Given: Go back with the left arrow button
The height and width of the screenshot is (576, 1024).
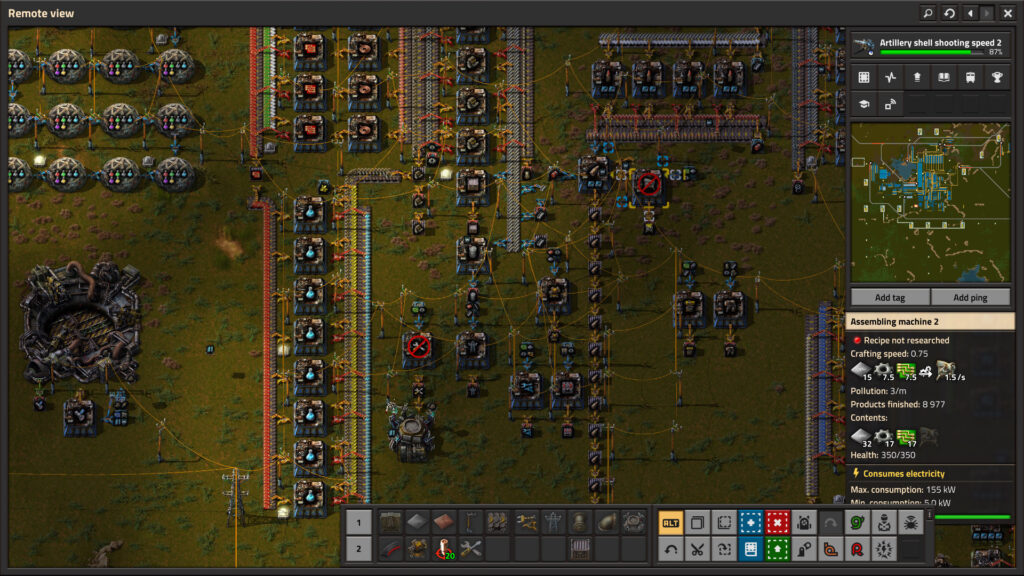Looking at the screenshot, I should coord(969,13).
